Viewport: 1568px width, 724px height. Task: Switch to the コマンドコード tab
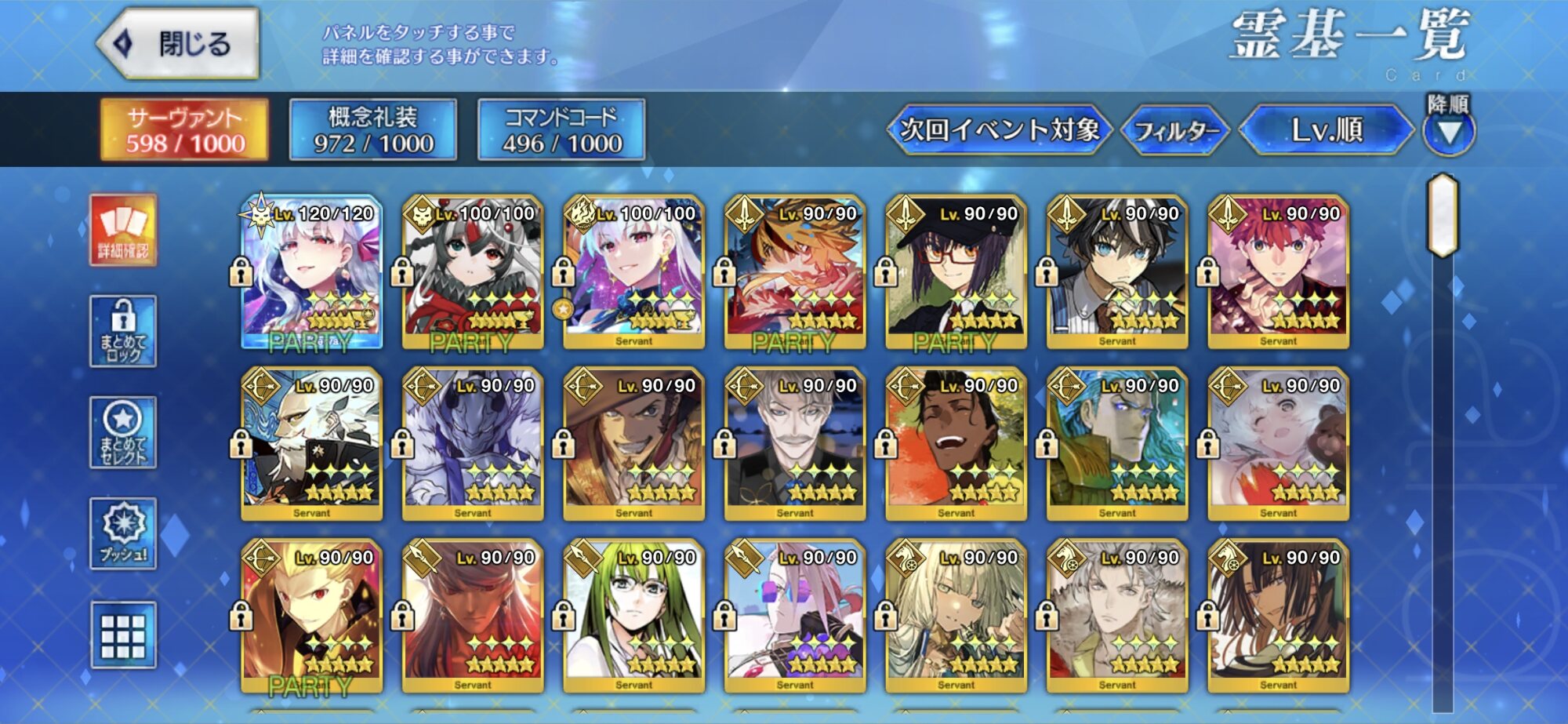[x=561, y=129]
